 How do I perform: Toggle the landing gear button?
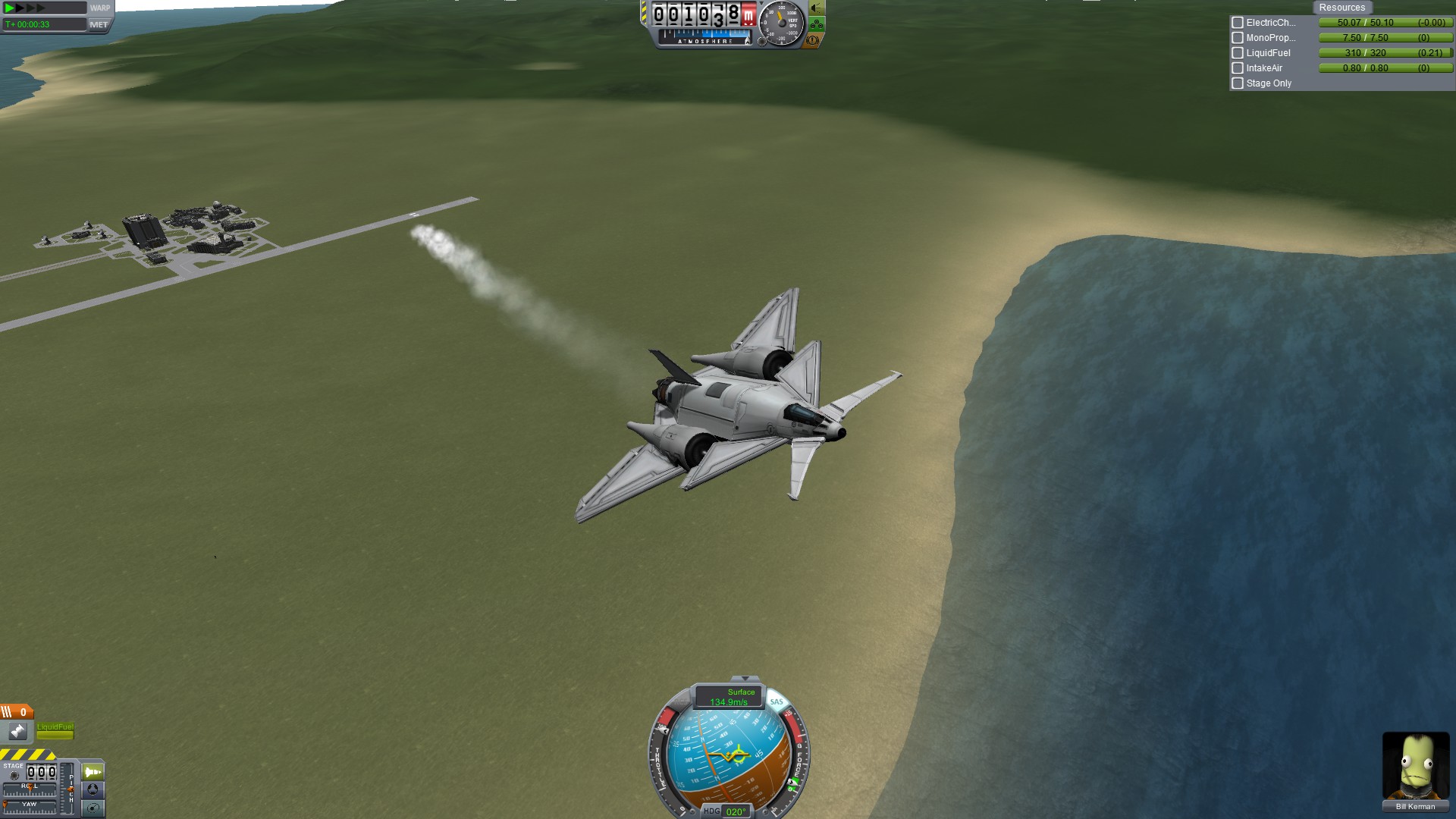pos(816,24)
